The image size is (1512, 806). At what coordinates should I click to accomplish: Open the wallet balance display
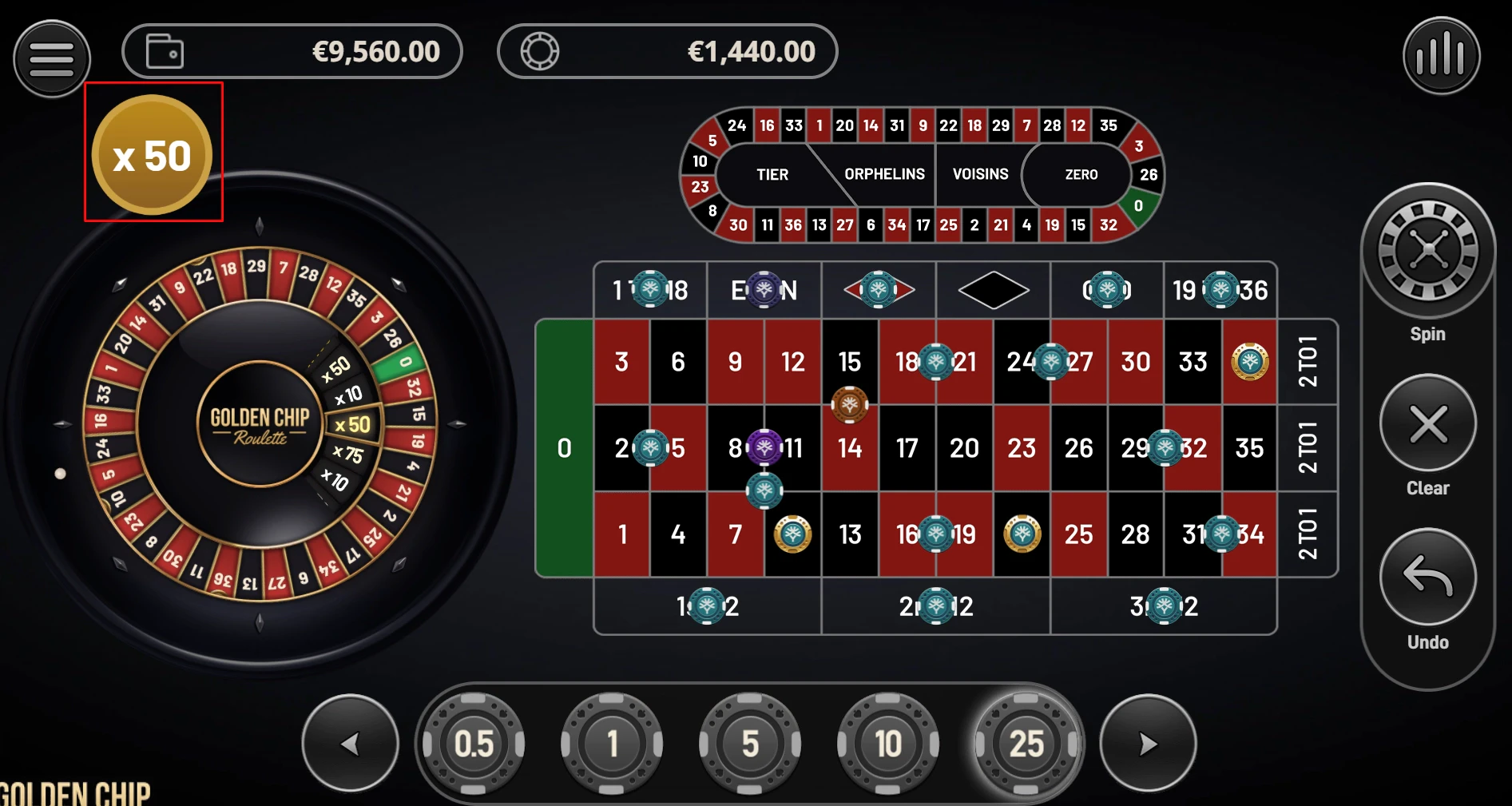[x=292, y=51]
